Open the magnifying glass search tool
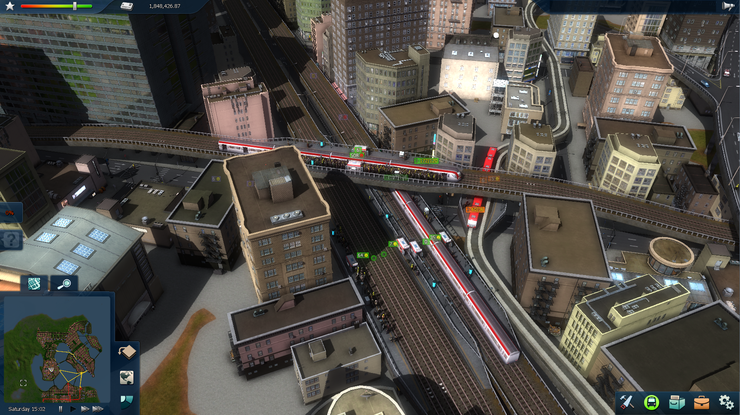The width and height of the screenshot is (740, 415). [x=63, y=284]
